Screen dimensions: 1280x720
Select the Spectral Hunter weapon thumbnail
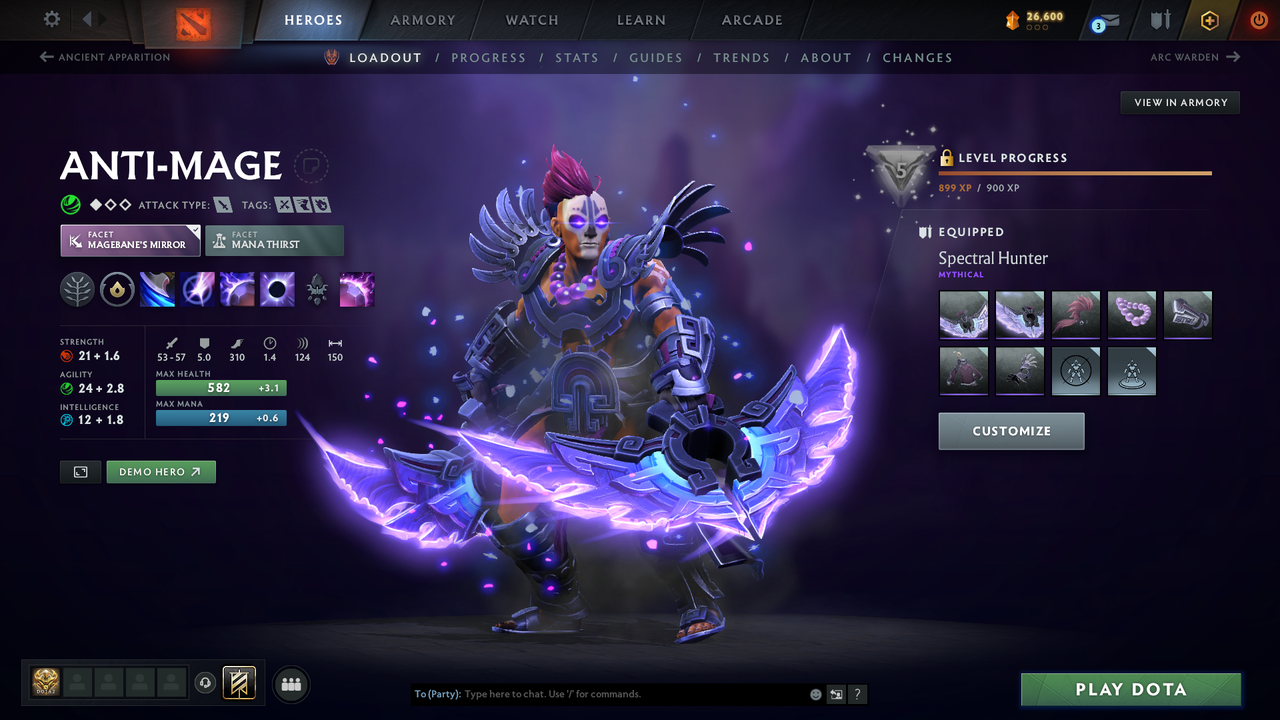963,314
